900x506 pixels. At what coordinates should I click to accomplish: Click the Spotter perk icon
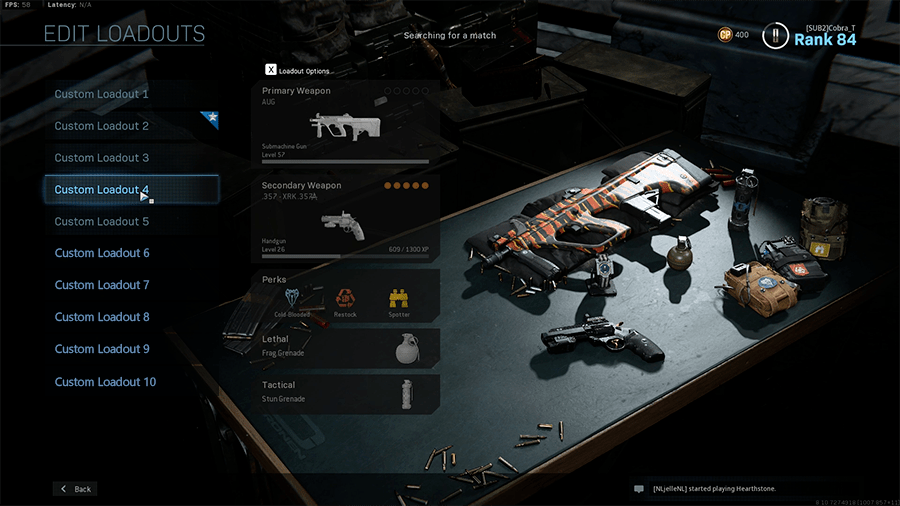click(398, 298)
